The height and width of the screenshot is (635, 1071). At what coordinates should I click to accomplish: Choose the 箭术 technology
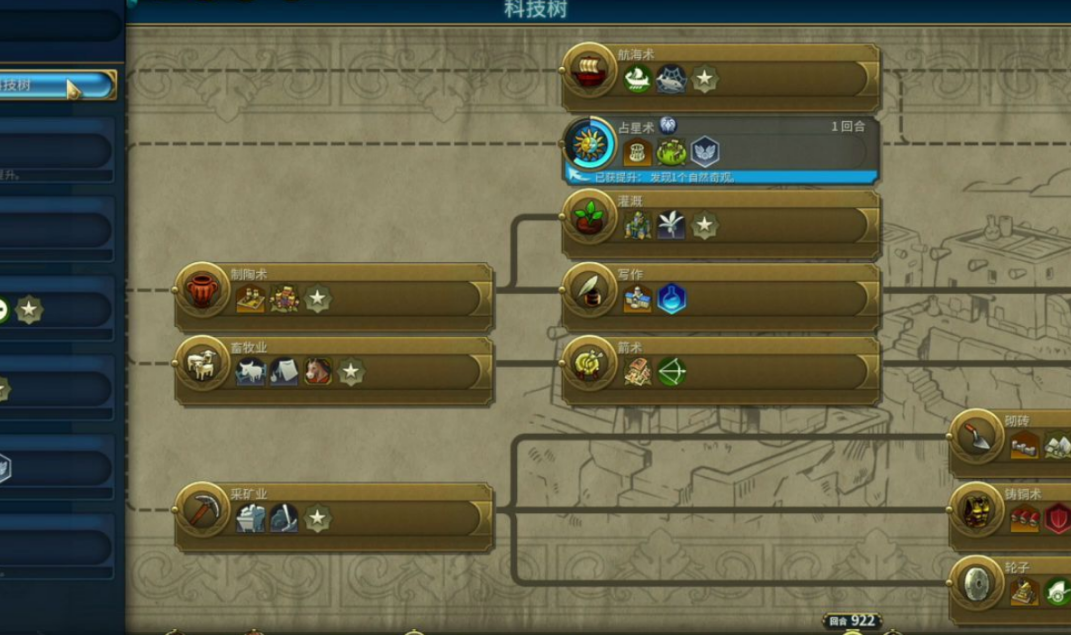pos(720,371)
